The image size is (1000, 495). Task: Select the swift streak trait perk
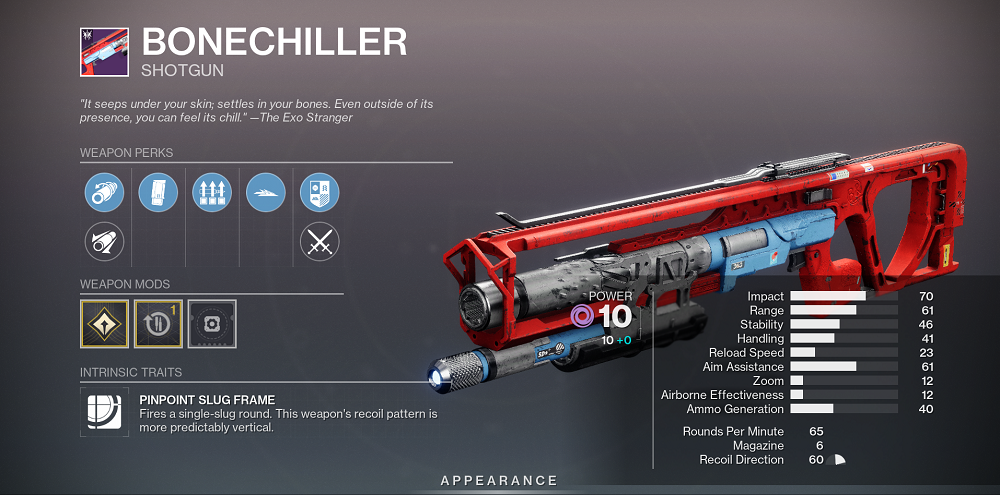(x=265, y=192)
